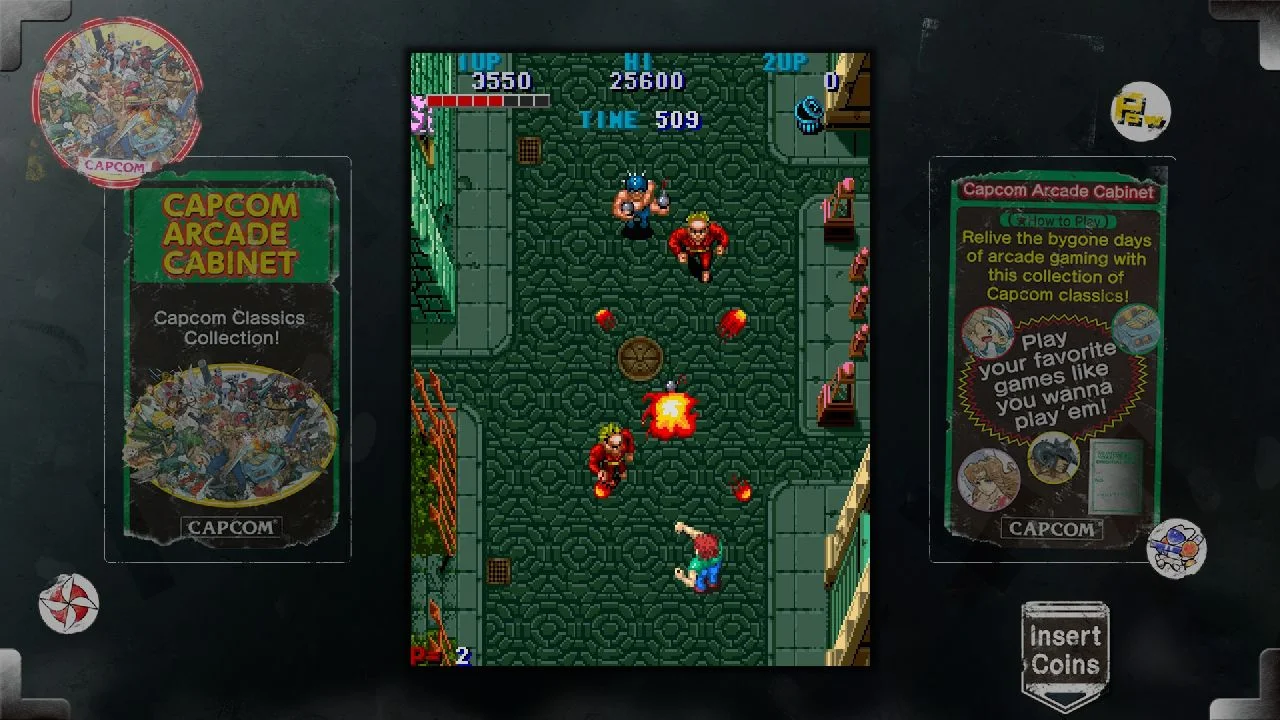Click the 'Capcom Arcade Cabinet' header banner
The image size is (1280, 720).
pos(1060,191)
